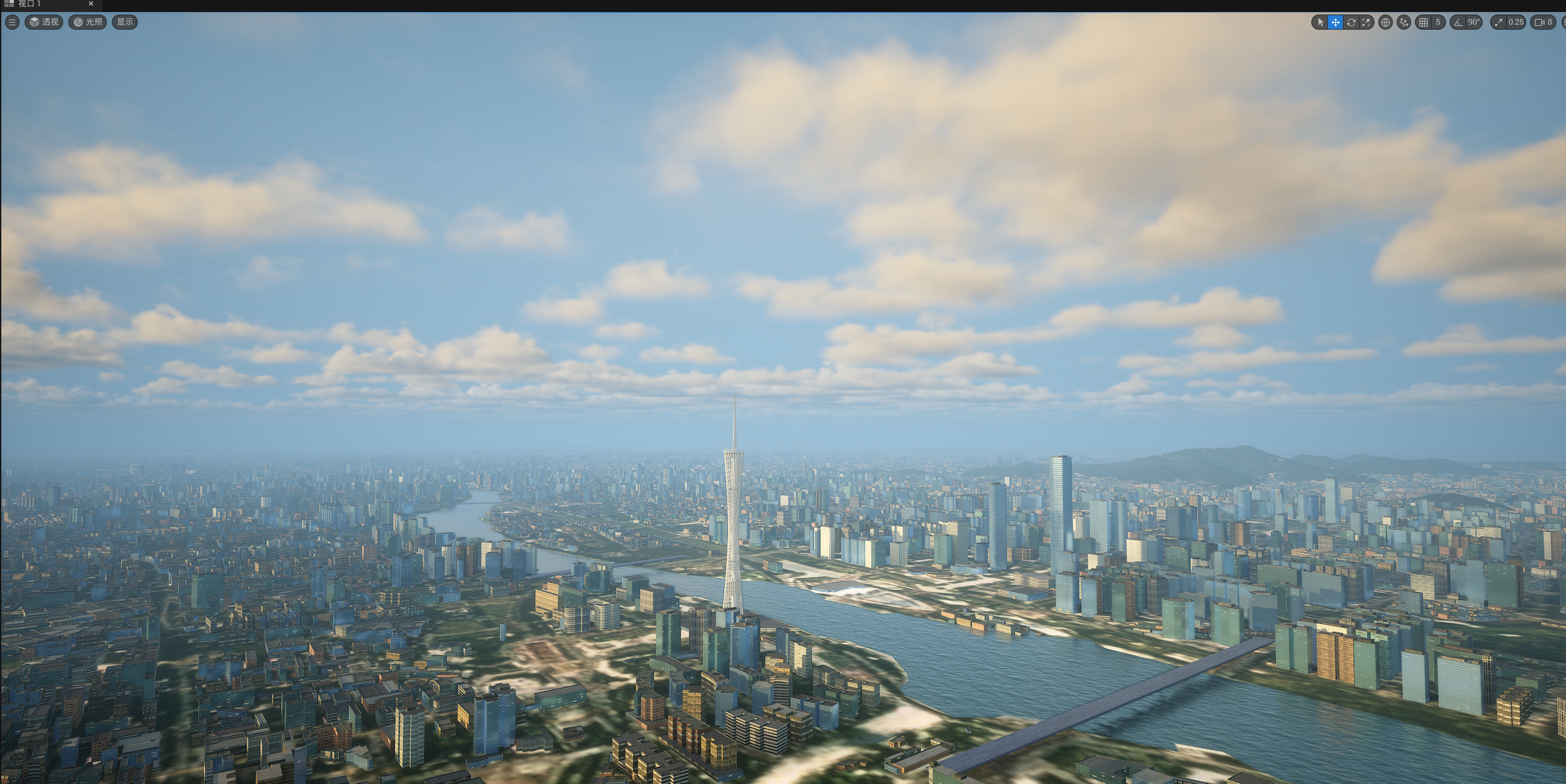Close the 视口 1 viewport tab

(90, 4)
